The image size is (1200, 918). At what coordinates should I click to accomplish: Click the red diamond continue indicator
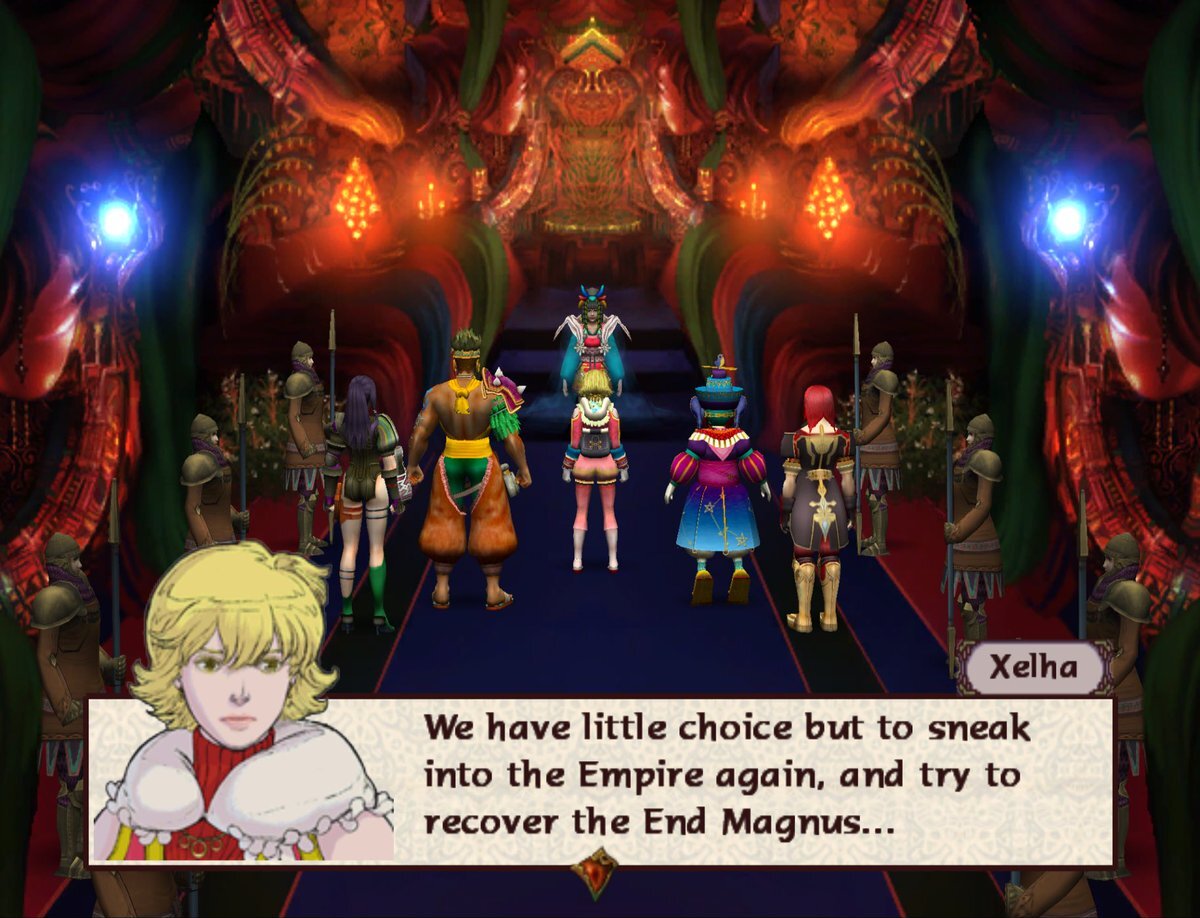598,869
